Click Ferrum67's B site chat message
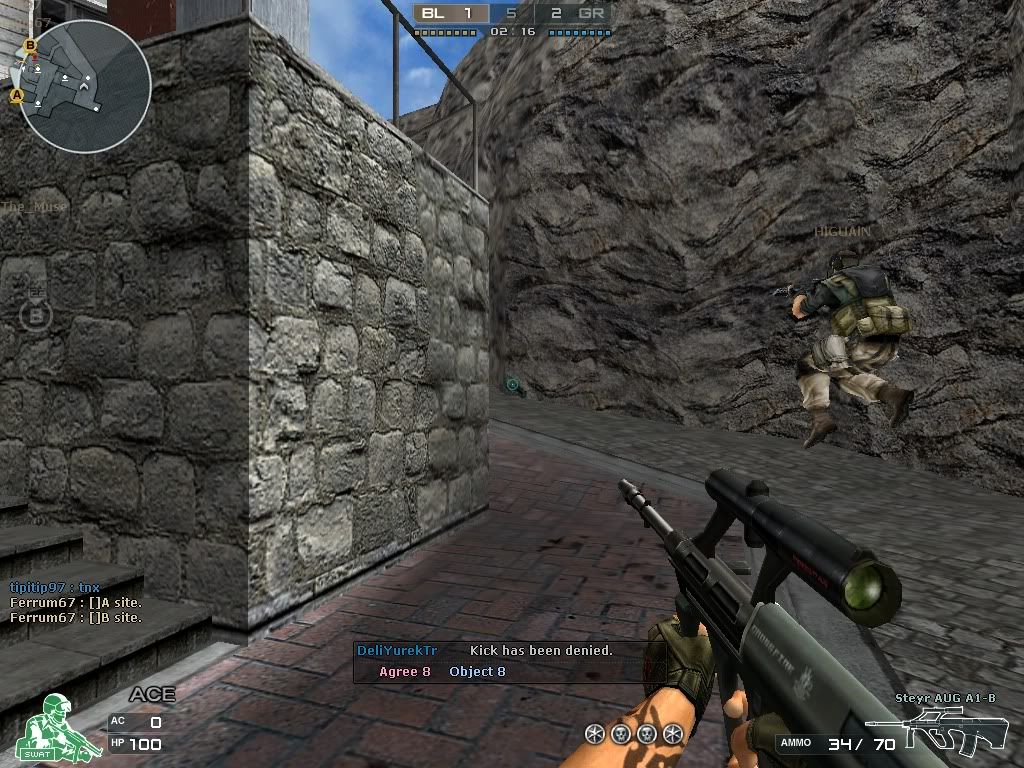This screenshot has width=1024, height=768. pos(76,618)
